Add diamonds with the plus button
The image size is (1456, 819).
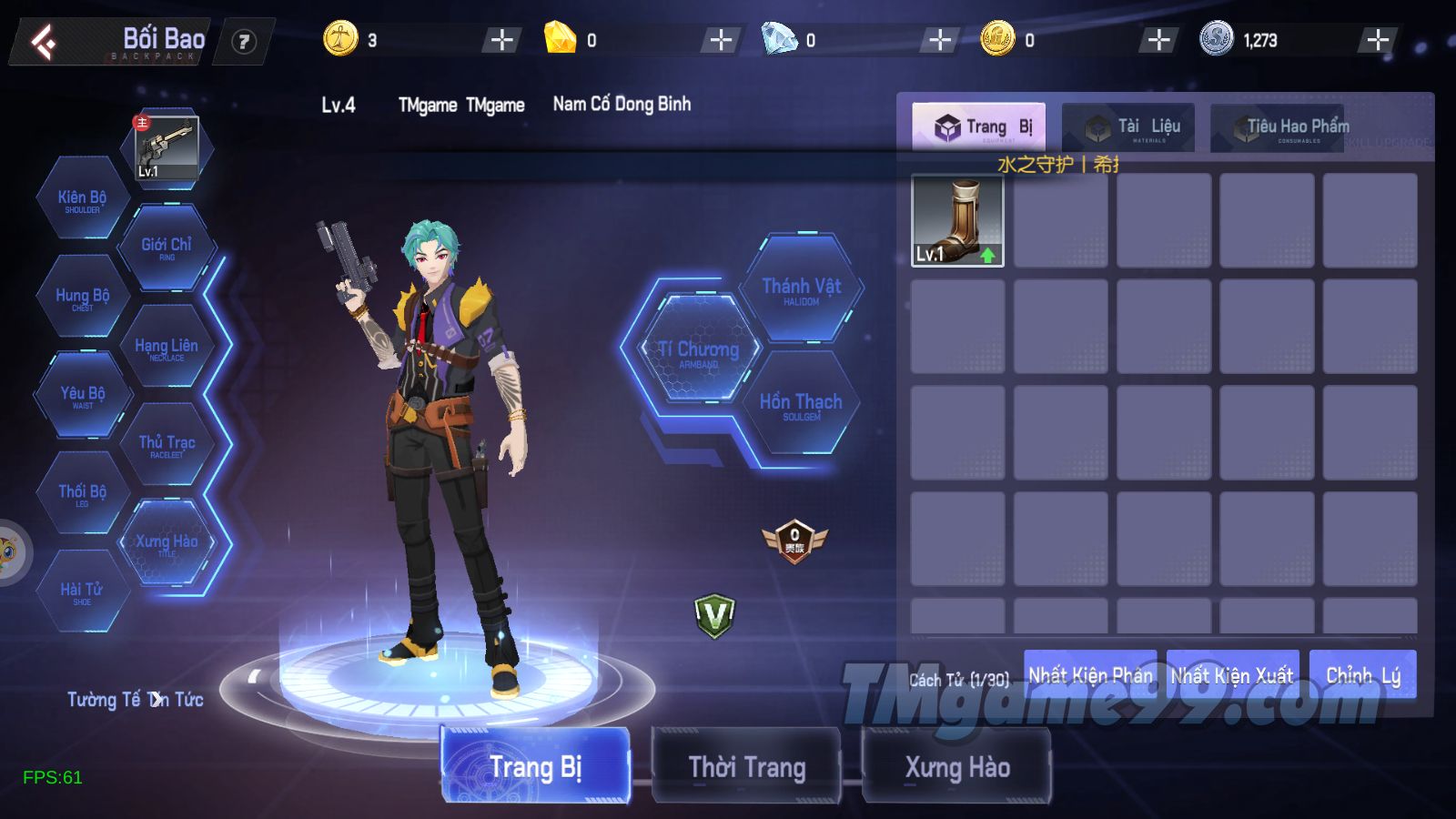(940, 40)
